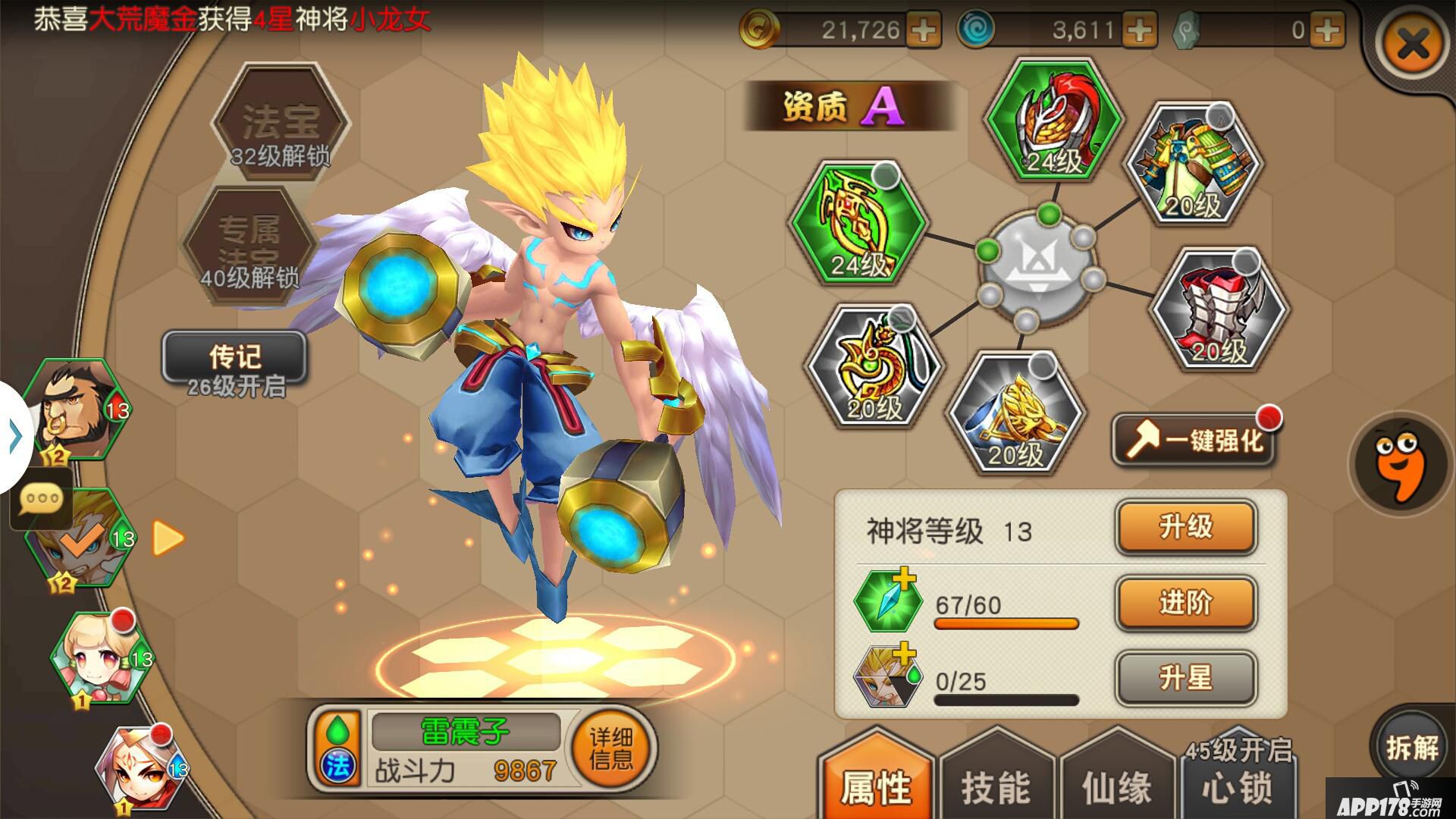Tap the 升级 level-up button
1456x819 pixels.
[1185, 527]
